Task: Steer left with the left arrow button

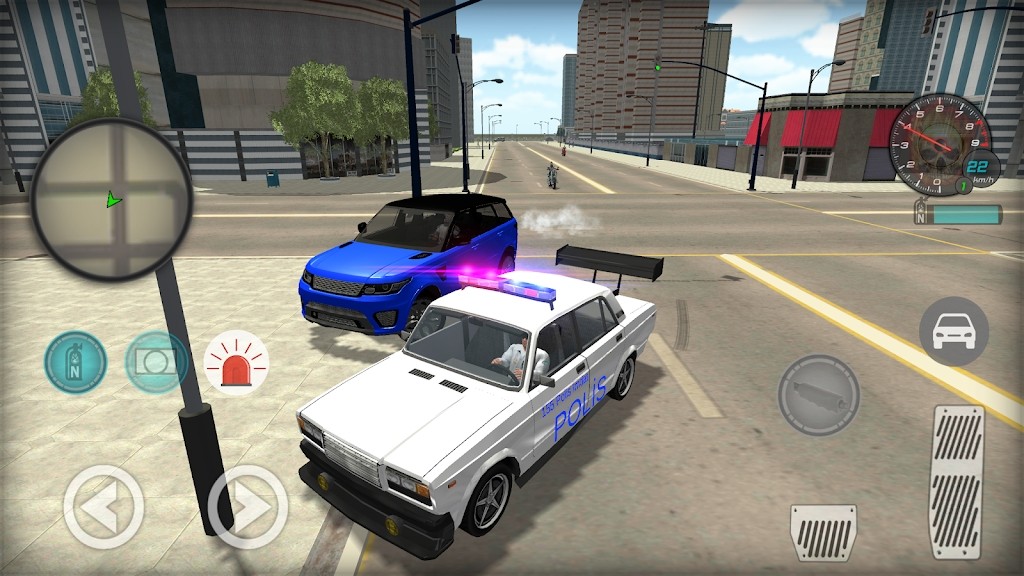Action: click(103, 507)
